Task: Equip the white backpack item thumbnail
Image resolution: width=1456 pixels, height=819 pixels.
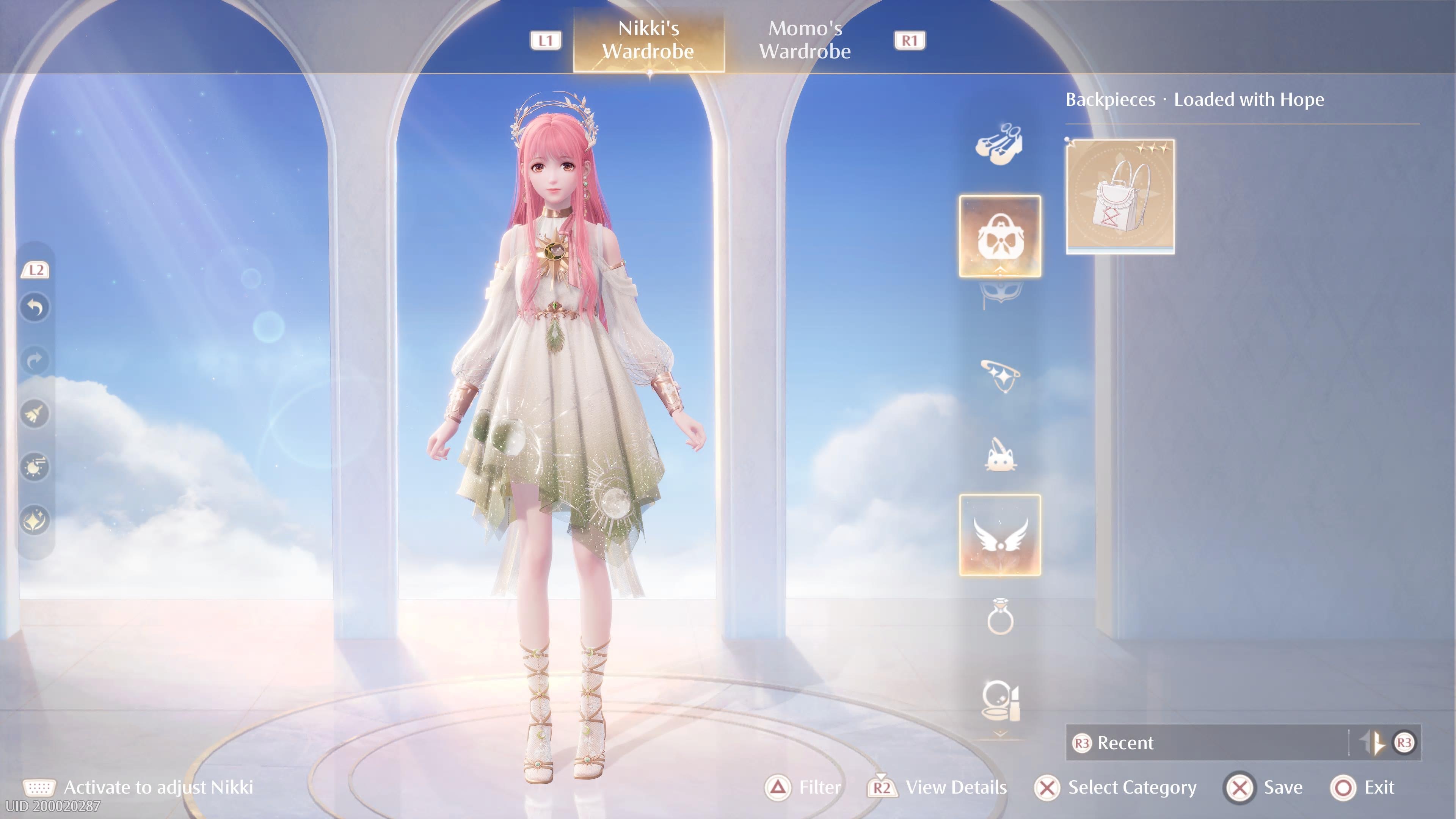Action: coord(1120,196)
